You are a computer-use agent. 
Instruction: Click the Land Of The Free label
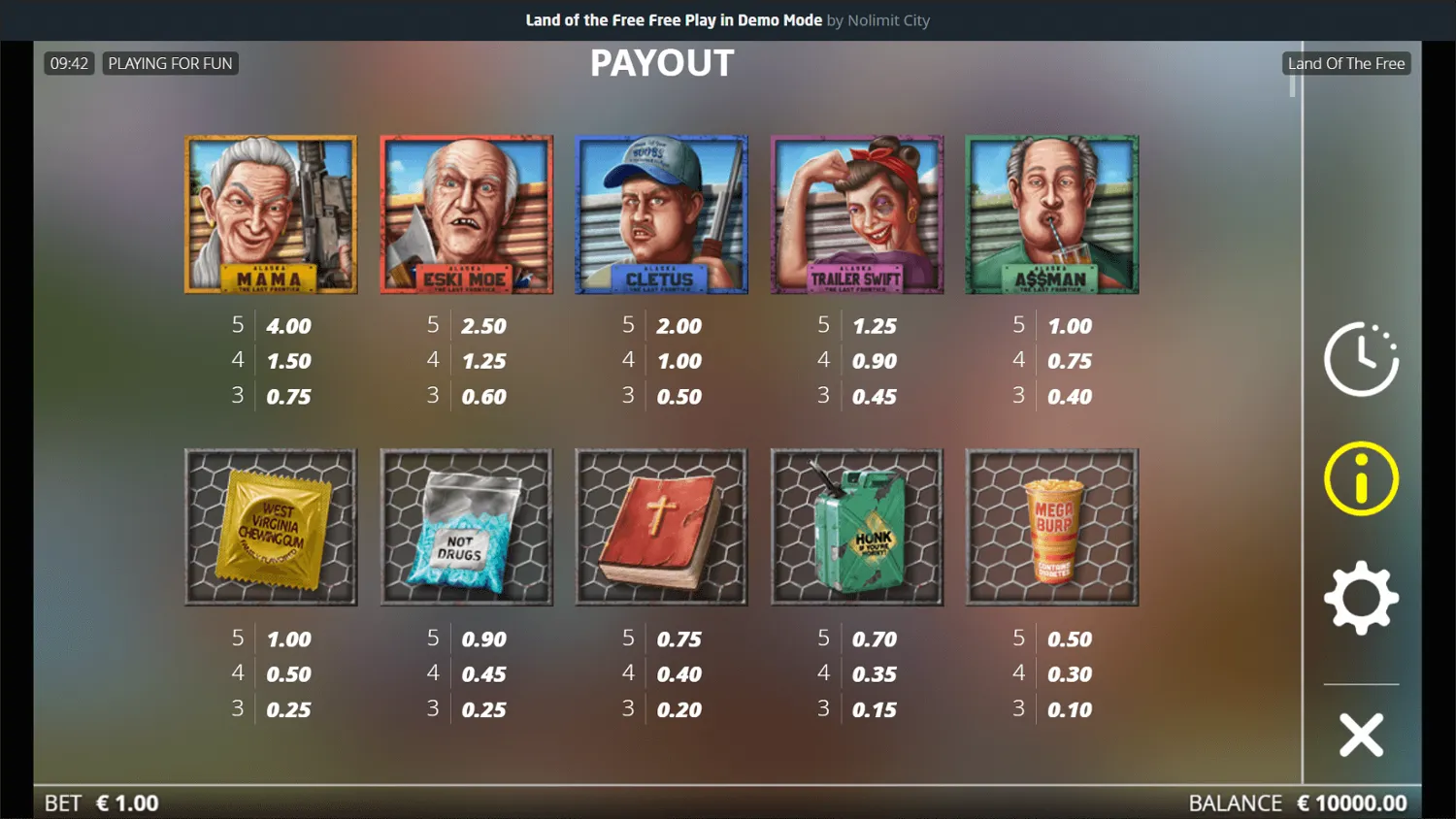pyautogui.click(x=1346, y=63)
